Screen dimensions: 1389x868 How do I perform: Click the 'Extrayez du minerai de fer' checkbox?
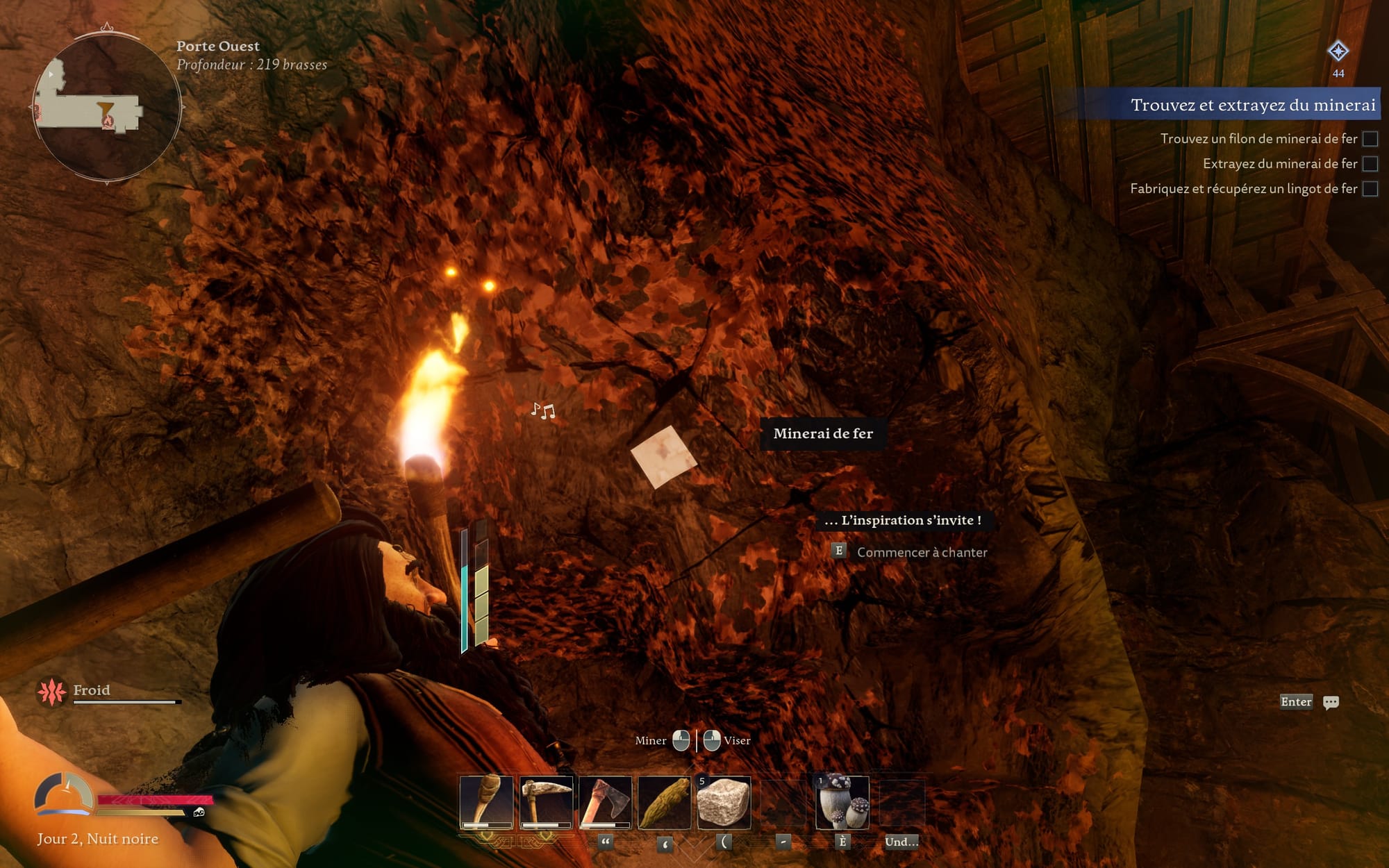[x=1370, y=164]
